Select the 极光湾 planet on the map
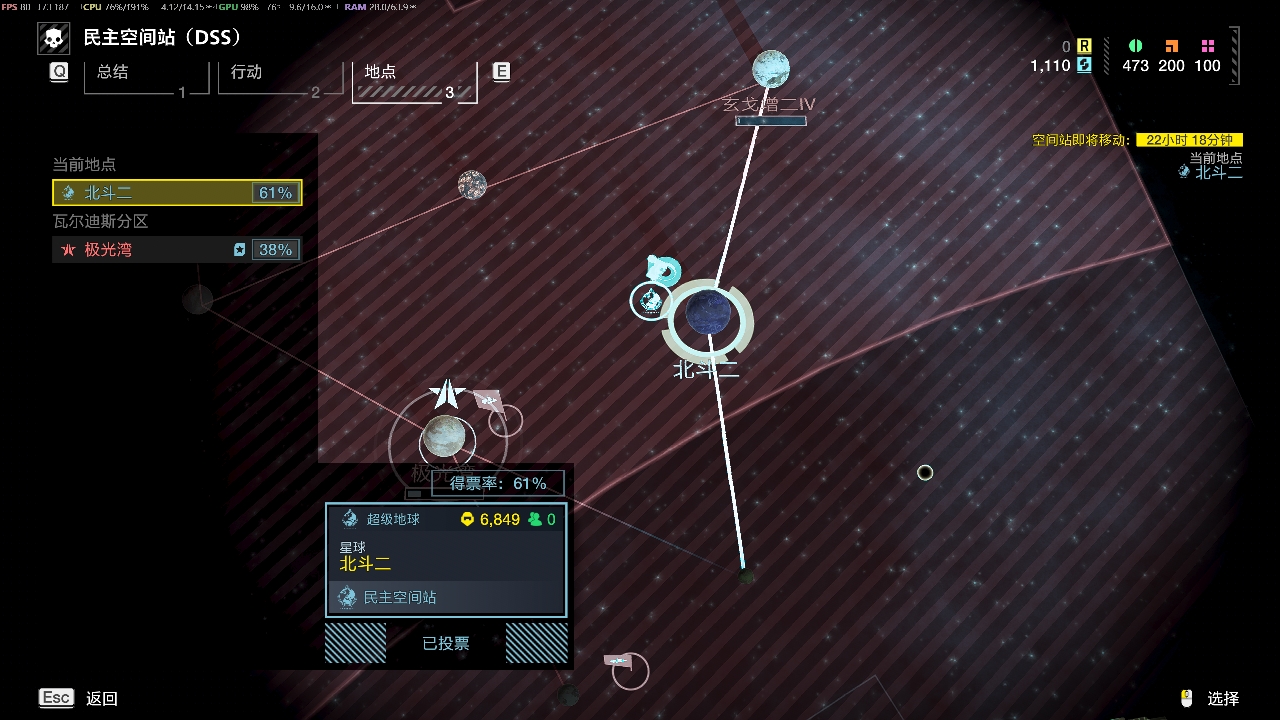The height and width of the screenshot is (720, 1280). point(444,436)
